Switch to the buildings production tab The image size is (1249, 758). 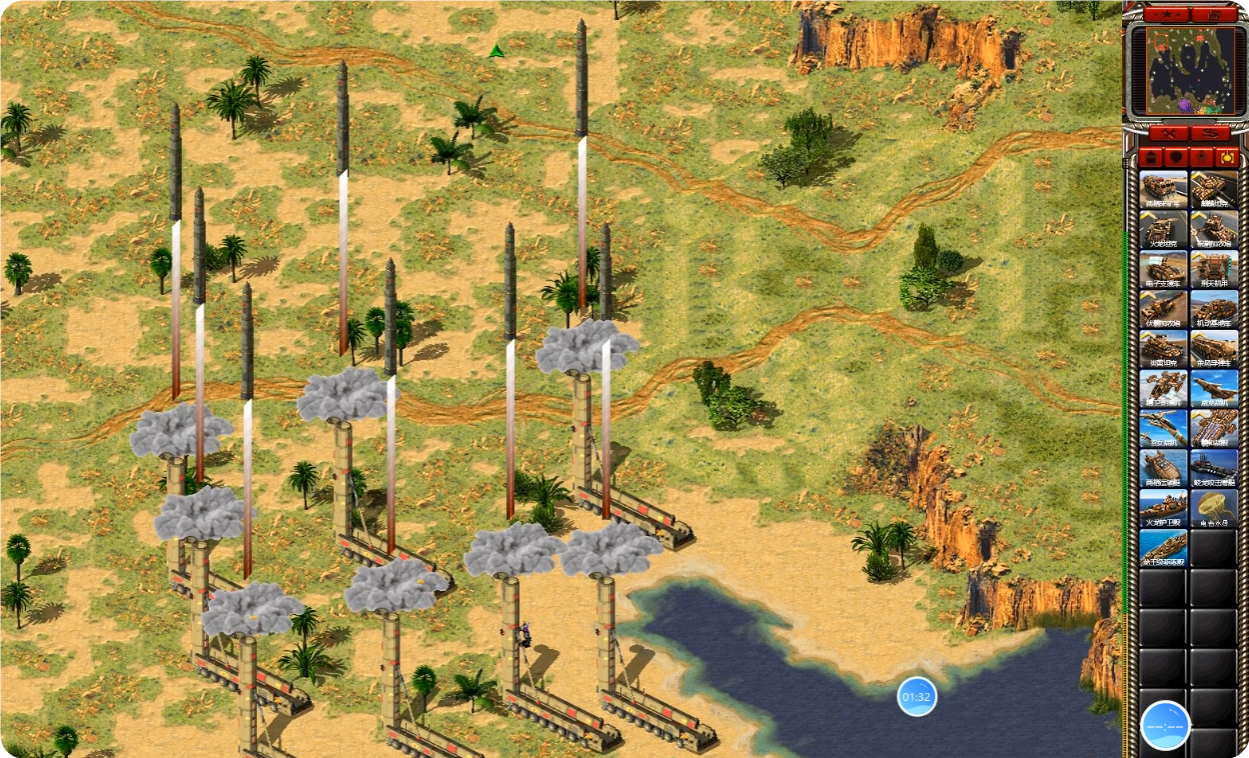click(1150, 158)
